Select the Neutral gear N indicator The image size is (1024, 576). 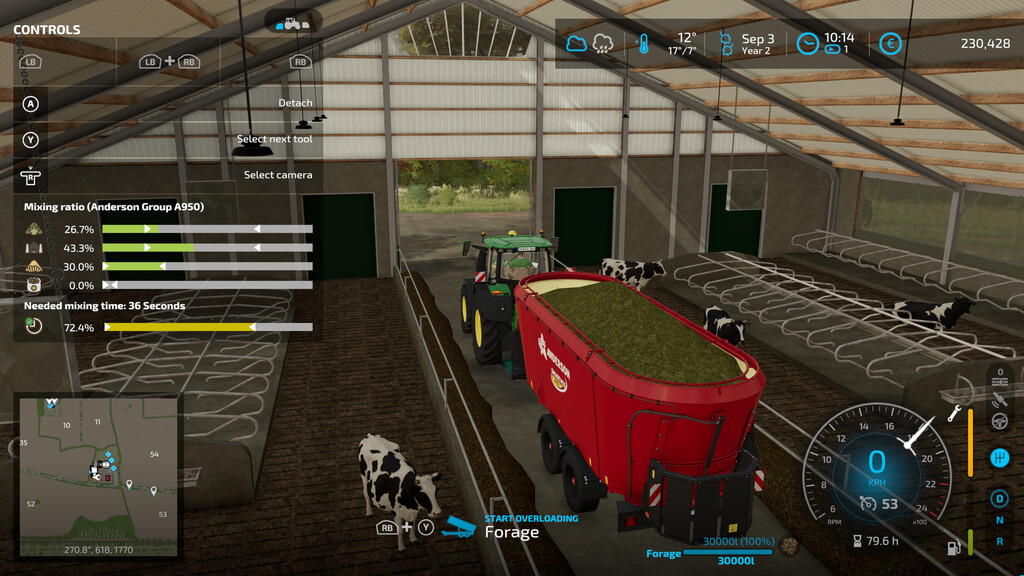[x=999, y=520]
